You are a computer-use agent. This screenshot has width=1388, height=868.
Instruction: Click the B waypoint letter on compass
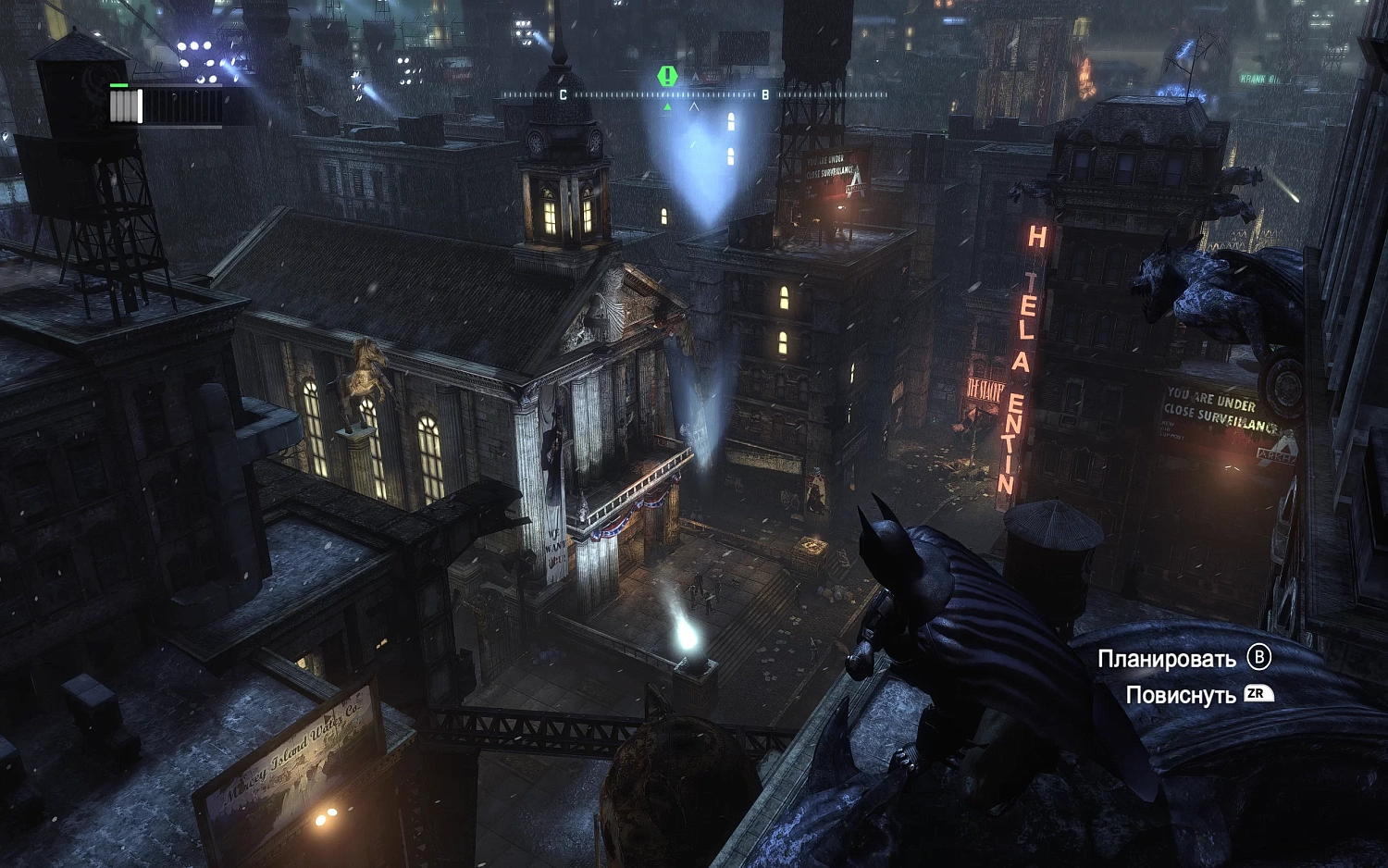coord(766,93)
